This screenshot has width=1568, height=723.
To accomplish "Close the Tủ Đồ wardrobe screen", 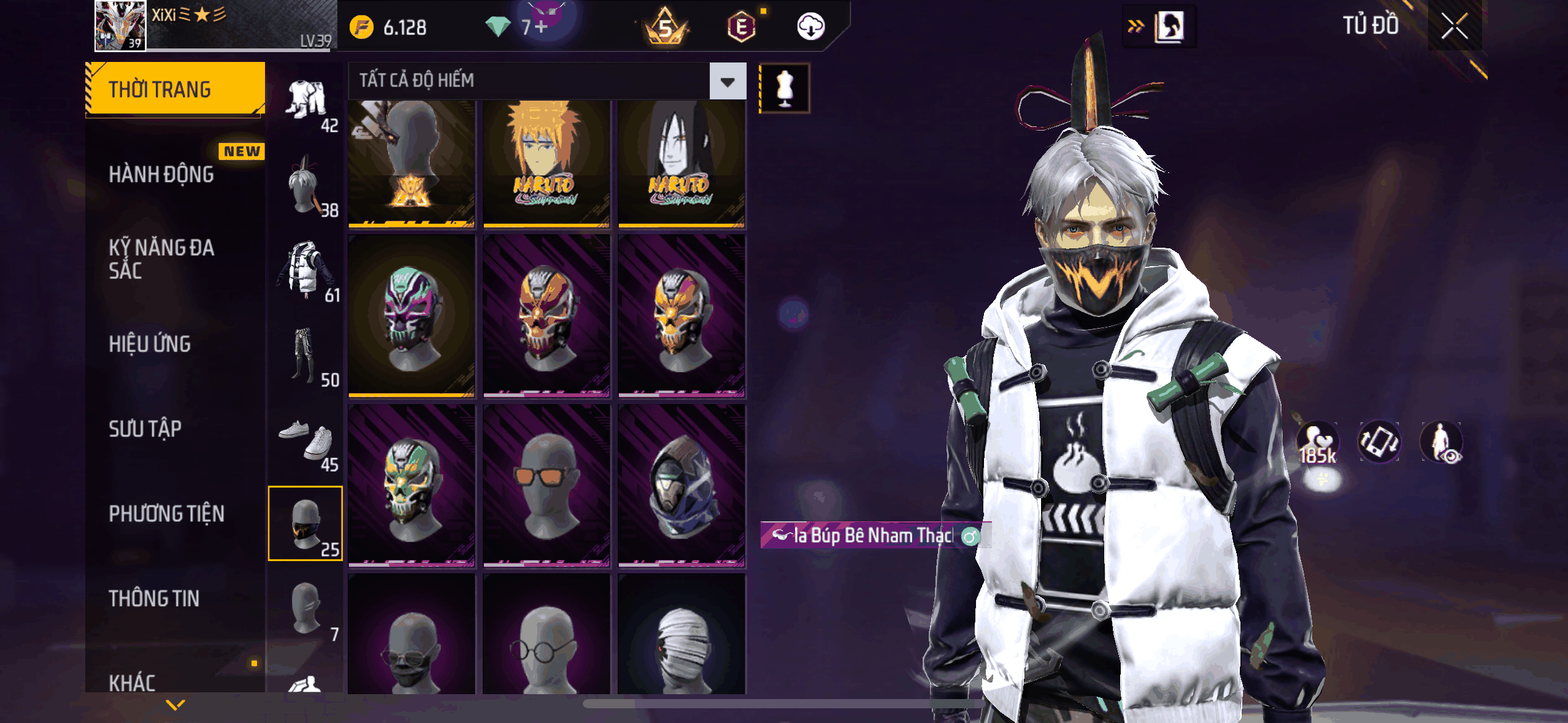I will [1454, 27].
